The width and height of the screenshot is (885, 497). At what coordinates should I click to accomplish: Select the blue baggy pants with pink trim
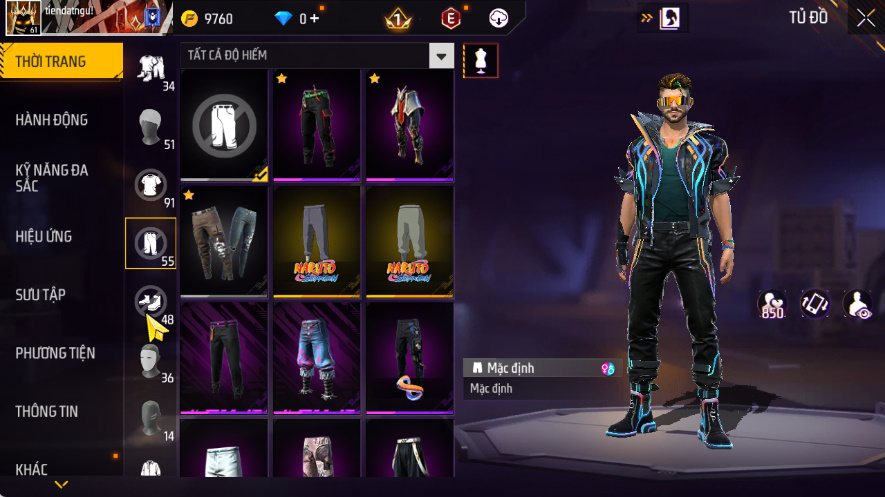point(316,356)
